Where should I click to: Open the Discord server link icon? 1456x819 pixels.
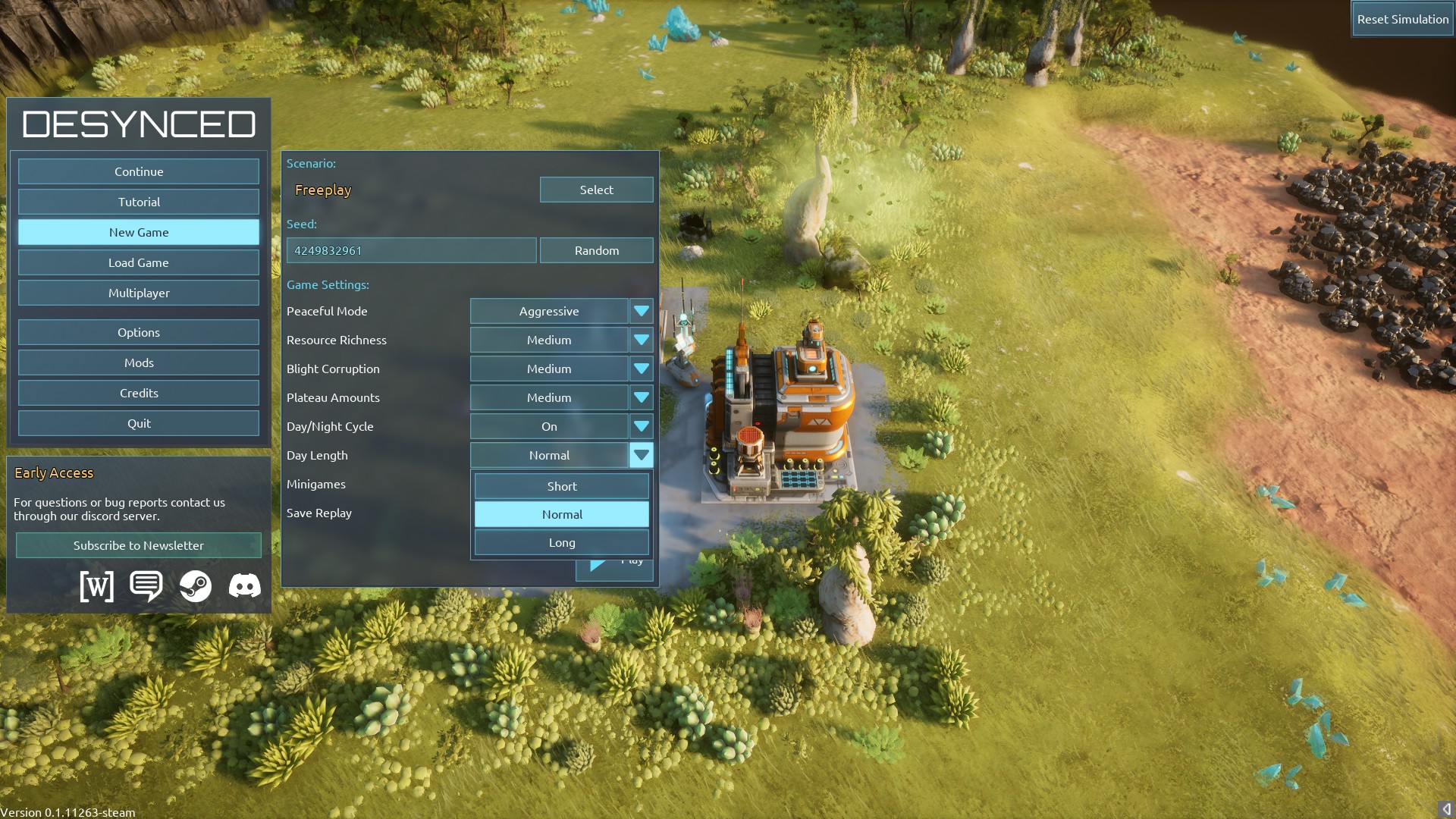pos(244,586)
